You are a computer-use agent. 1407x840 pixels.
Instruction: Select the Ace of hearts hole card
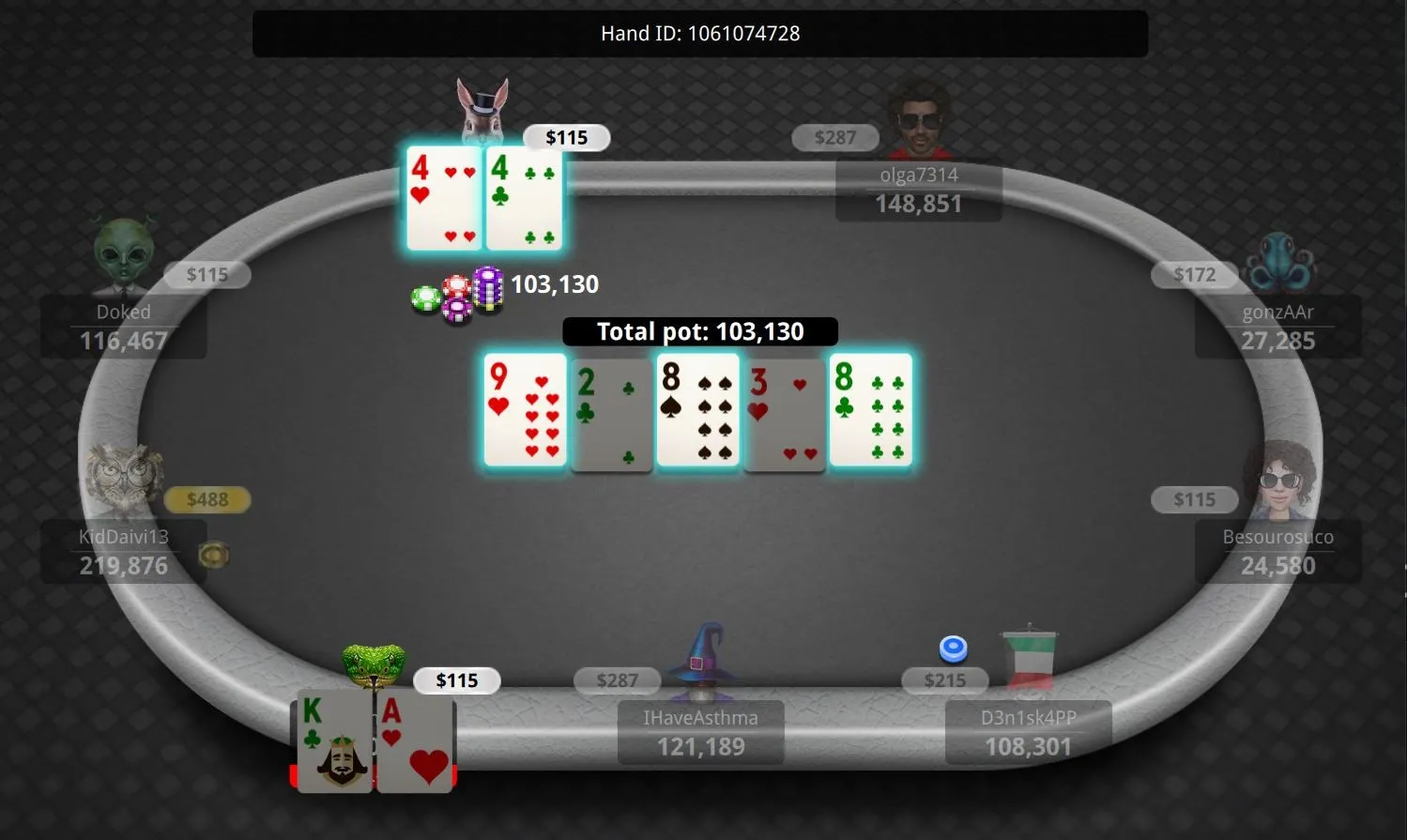tap(415, 741)
